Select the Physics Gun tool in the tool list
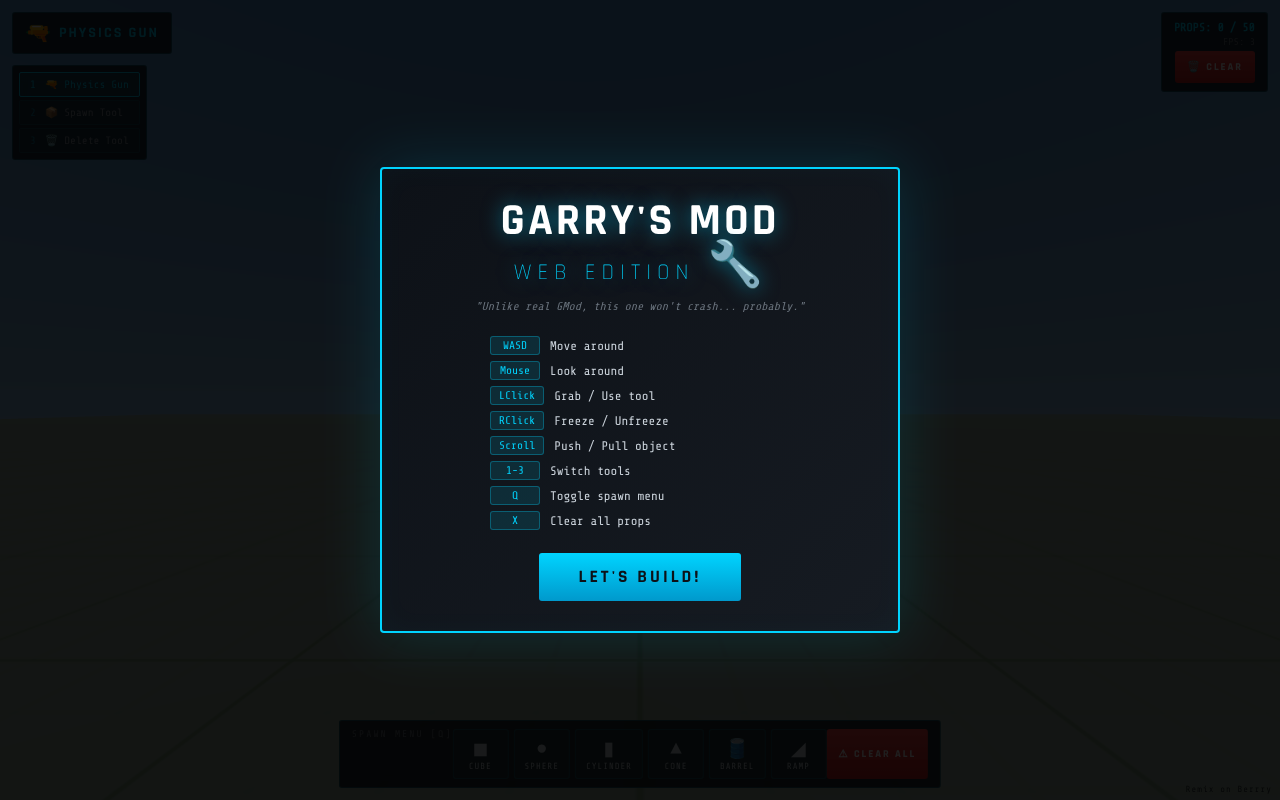The image size is (1280, 800). [x=79, y=84]
